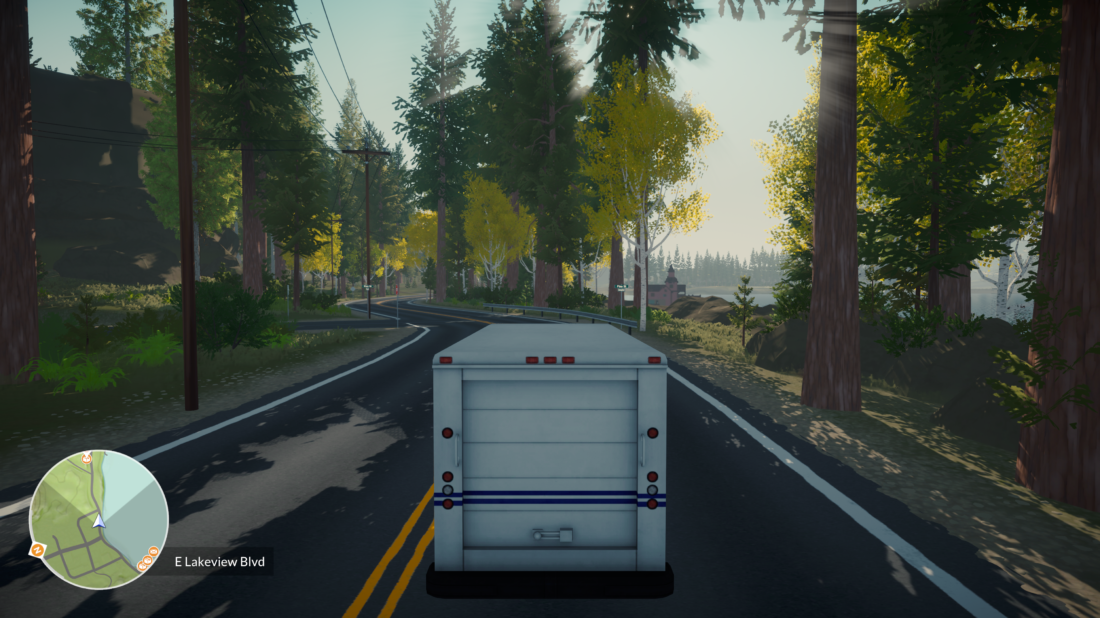Open the circular minimap
The height and width of the screenshot is (618, 1100).
coord(98,519)
